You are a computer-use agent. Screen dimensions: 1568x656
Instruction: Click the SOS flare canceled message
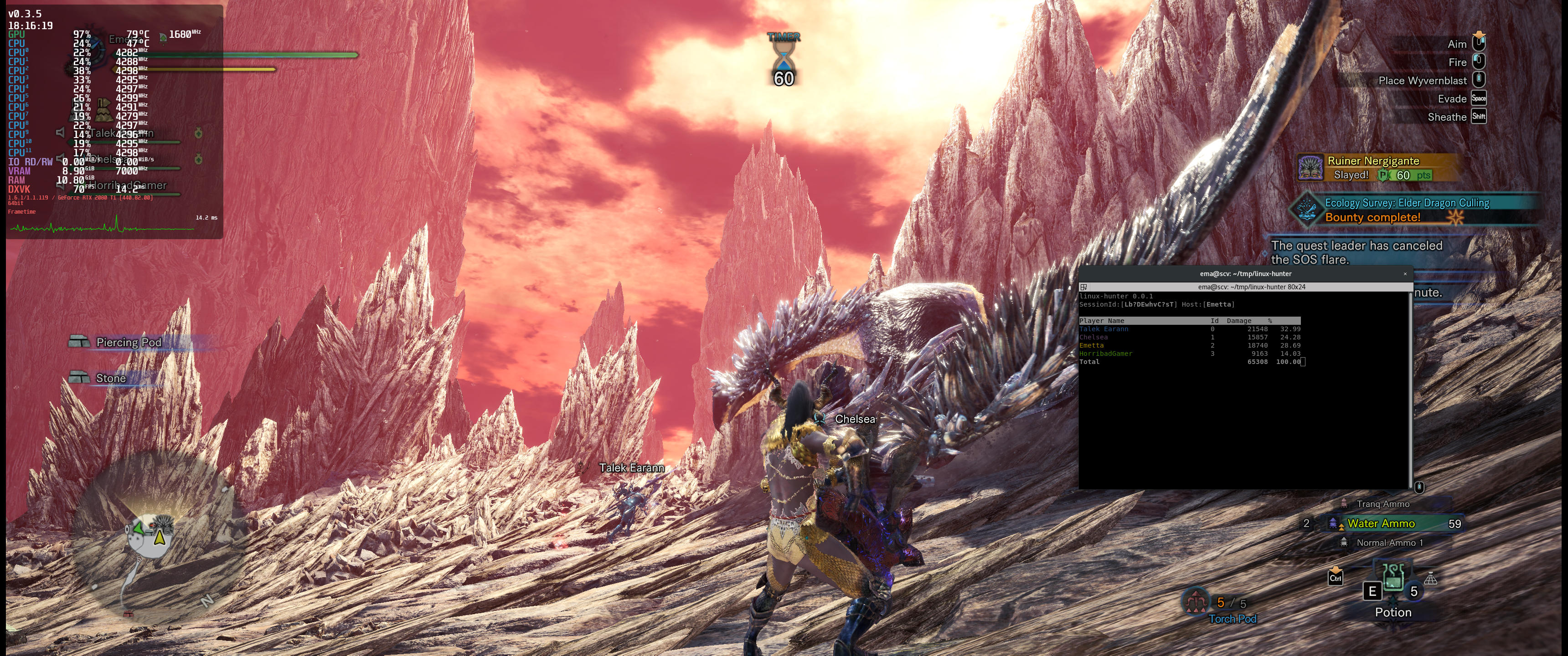pos(1356,252)
